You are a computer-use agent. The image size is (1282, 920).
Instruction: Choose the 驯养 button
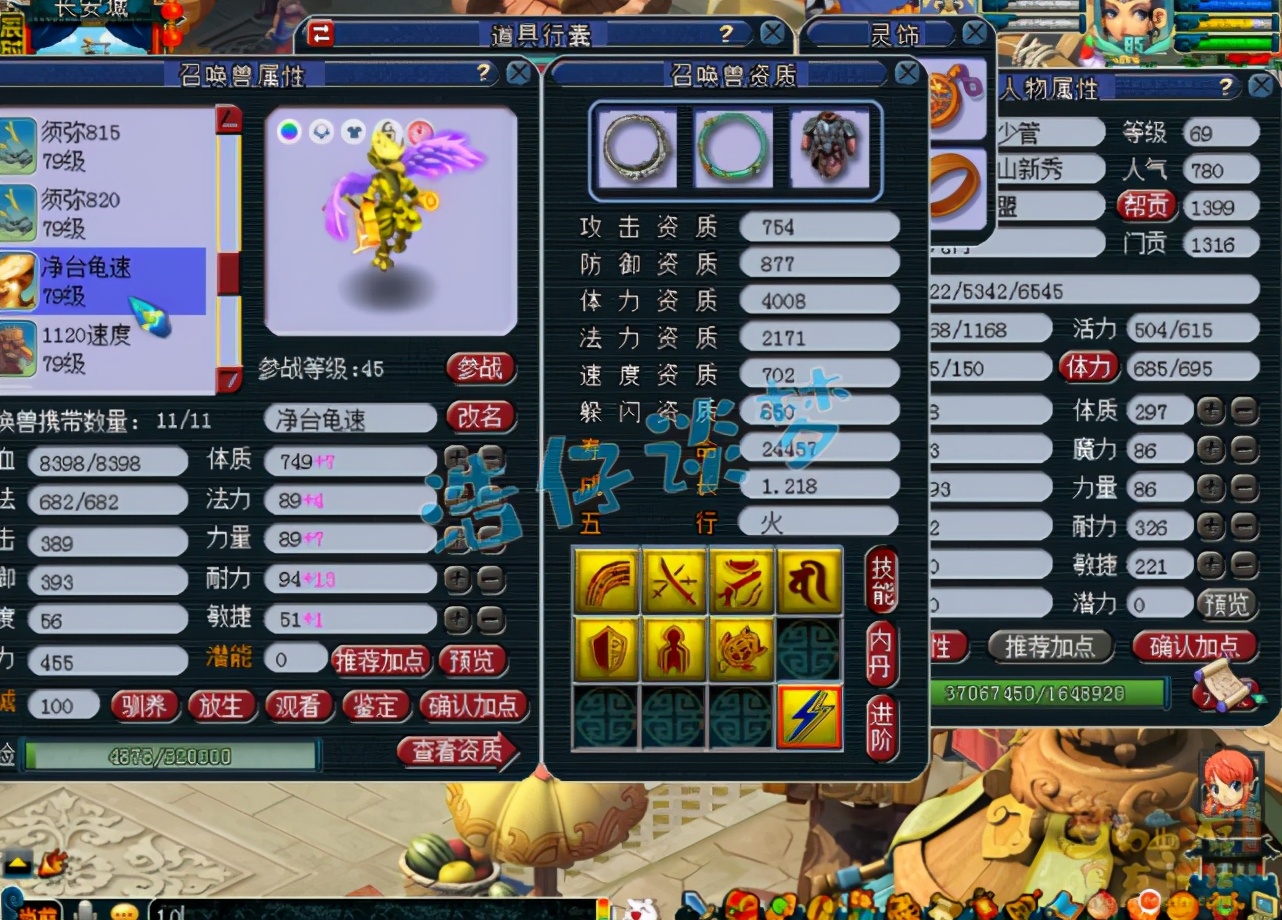(x=144, y=706)
